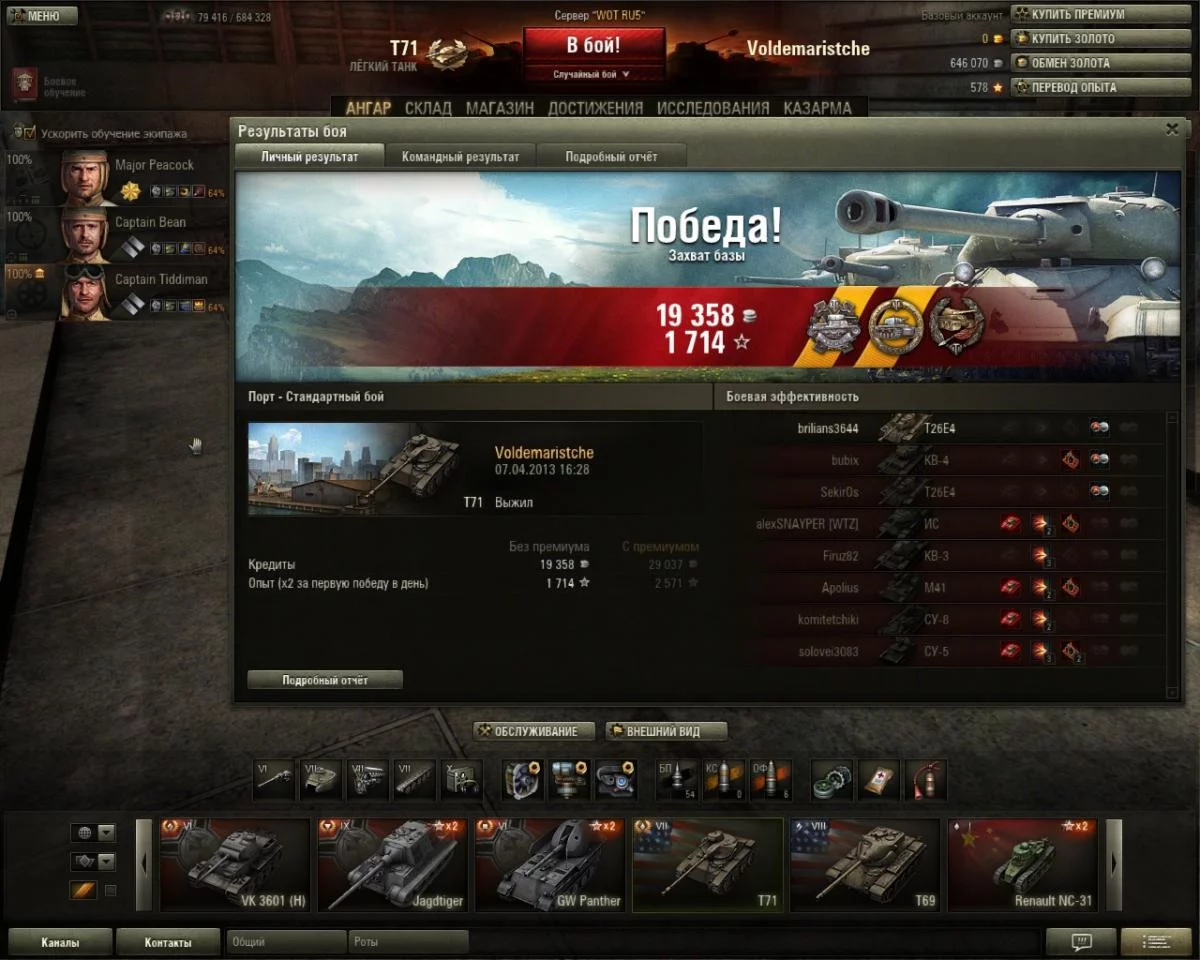
Task: Go to the Магазин section
Action: point(499,108)
